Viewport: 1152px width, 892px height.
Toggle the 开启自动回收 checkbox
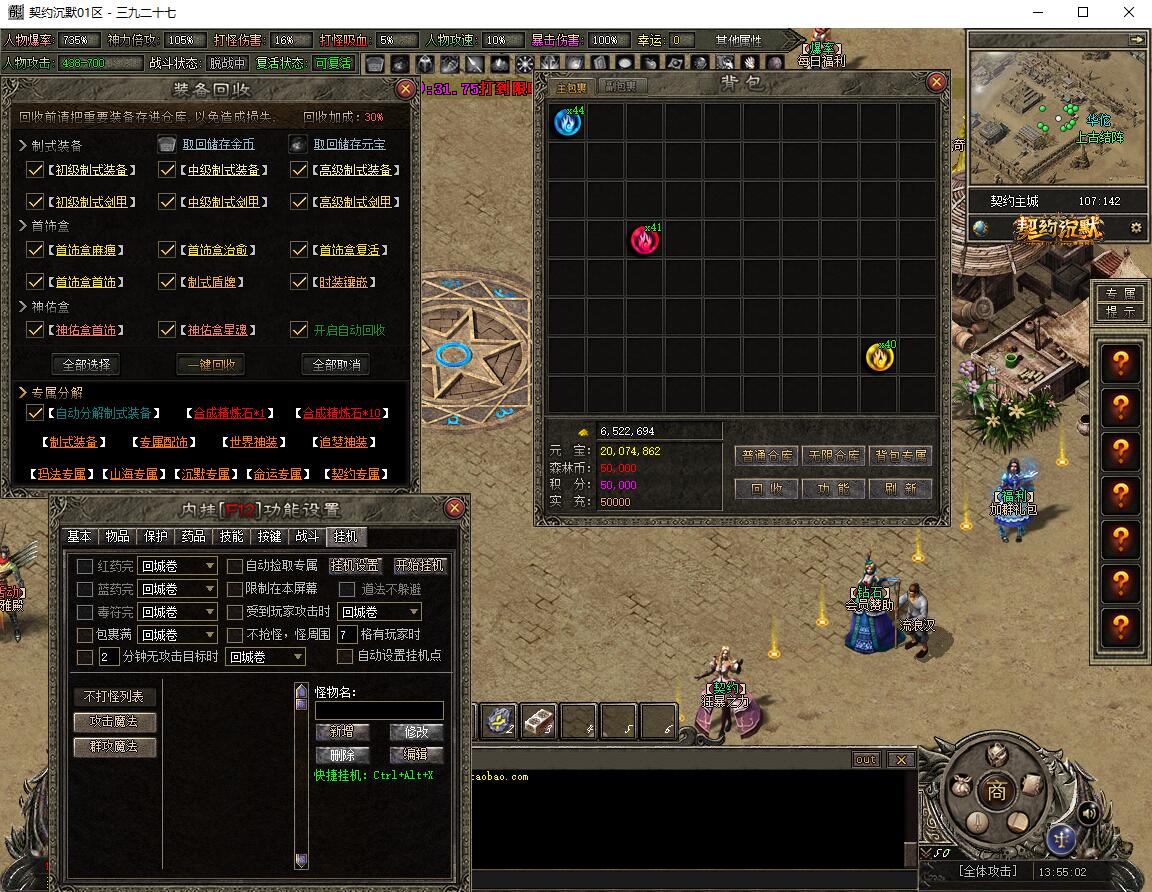pyautogui.click(x=299, y=330)
